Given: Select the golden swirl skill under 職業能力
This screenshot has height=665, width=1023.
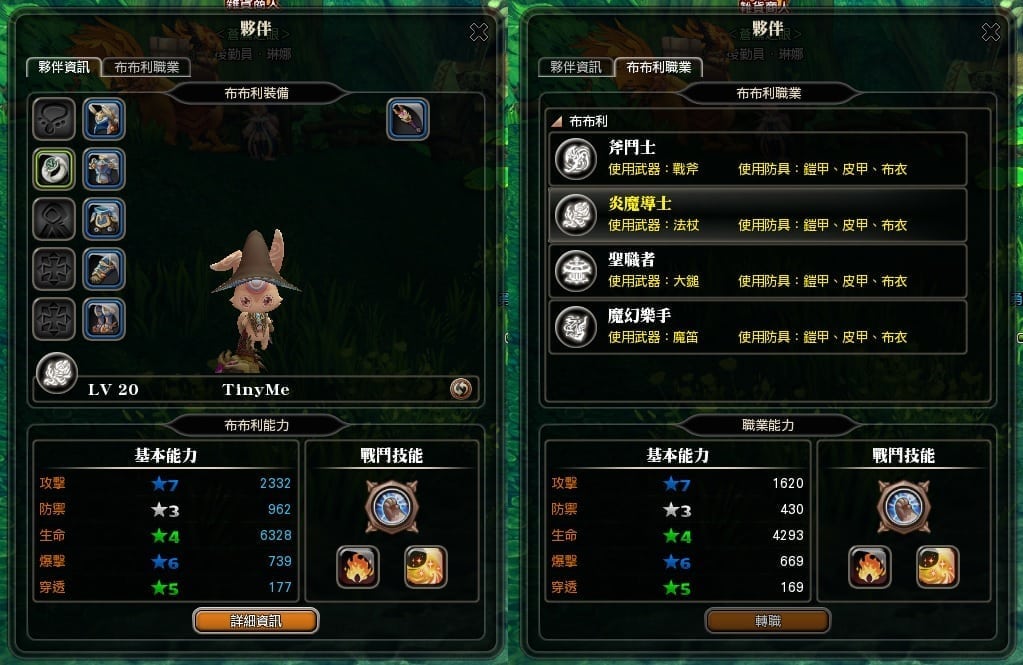Looking at the screenshot, I should [x=938, y=567].
